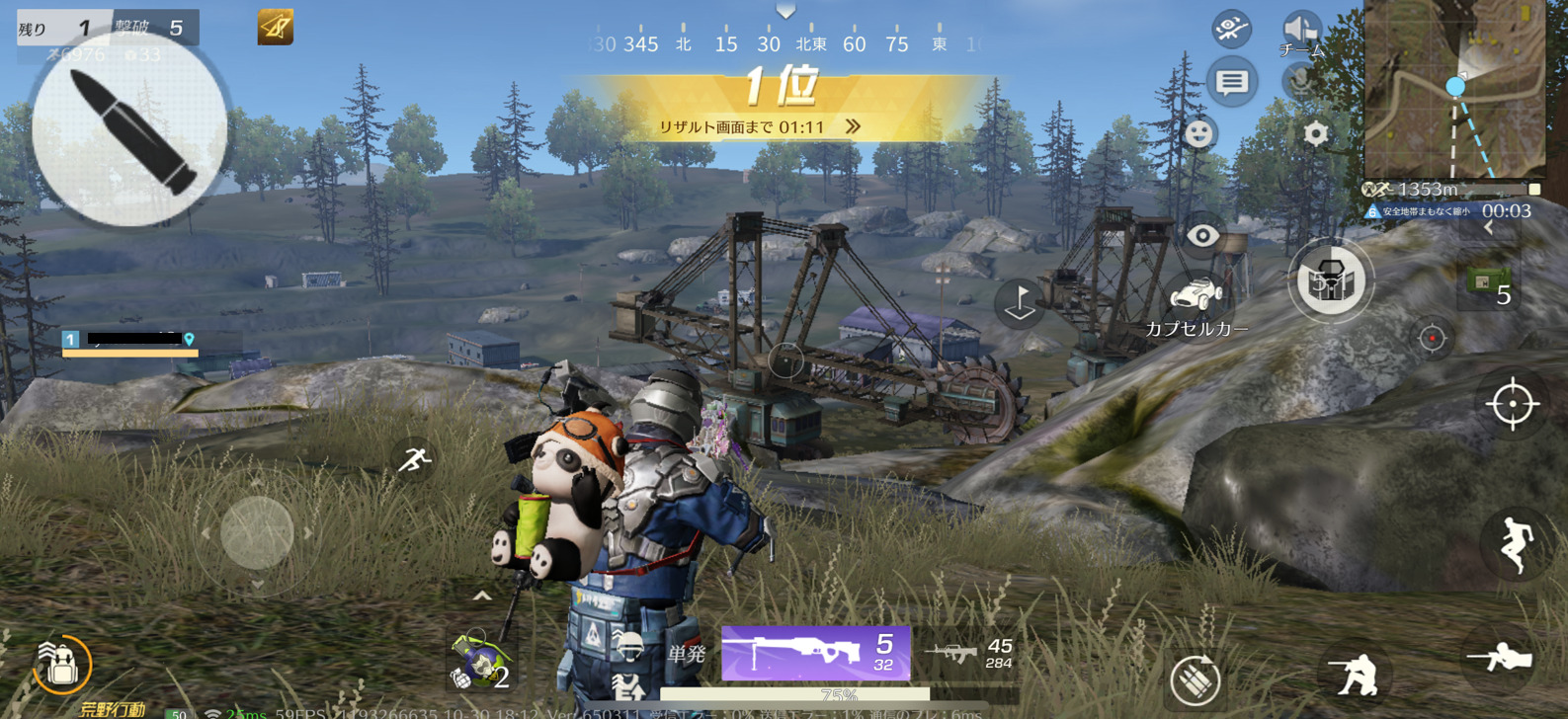Toggle auto-sprint running icon
This screenshot has width=1568, height=719.
[415, 459]
